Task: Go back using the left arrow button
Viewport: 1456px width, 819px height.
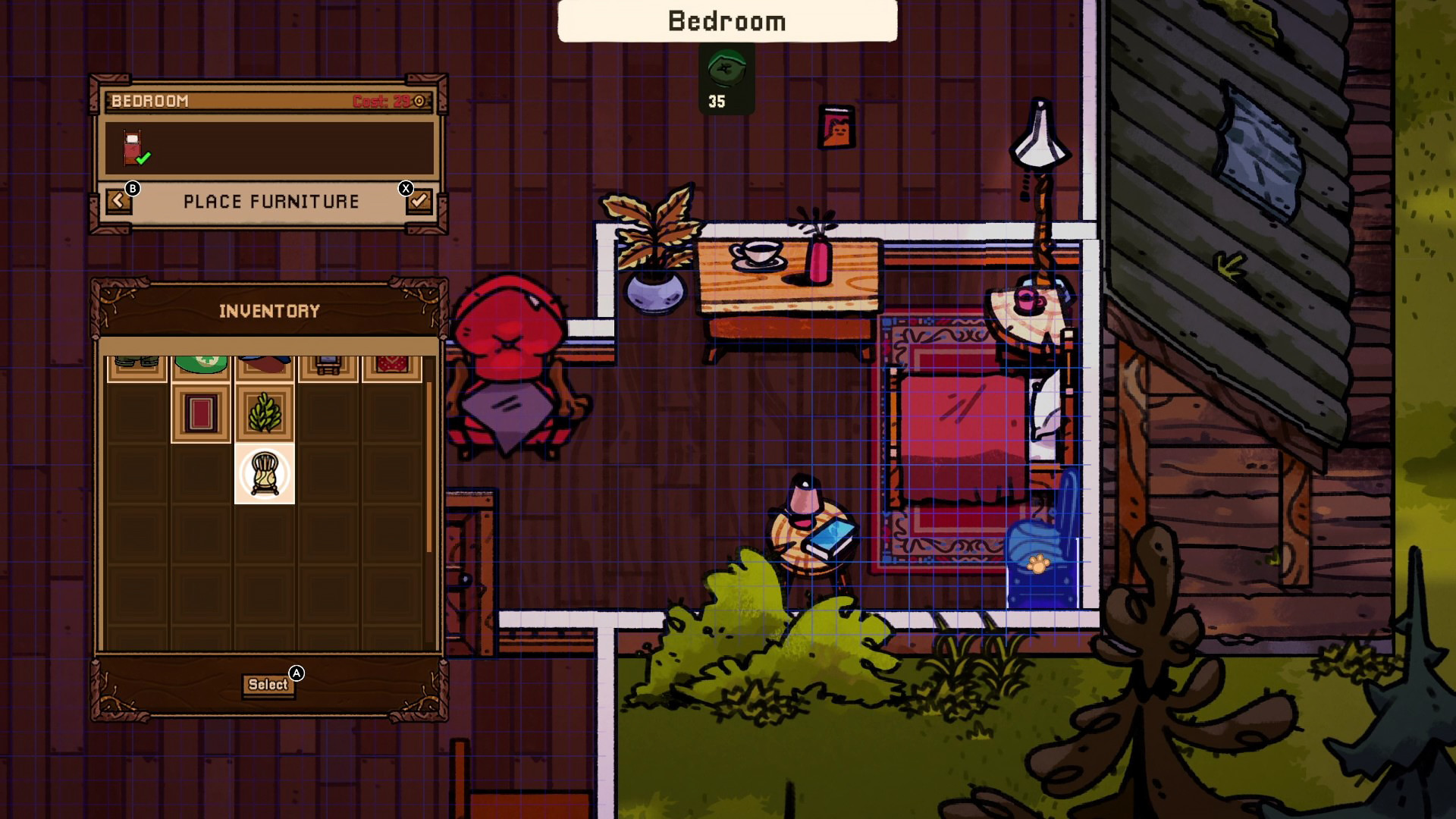Action: [118, 202]
